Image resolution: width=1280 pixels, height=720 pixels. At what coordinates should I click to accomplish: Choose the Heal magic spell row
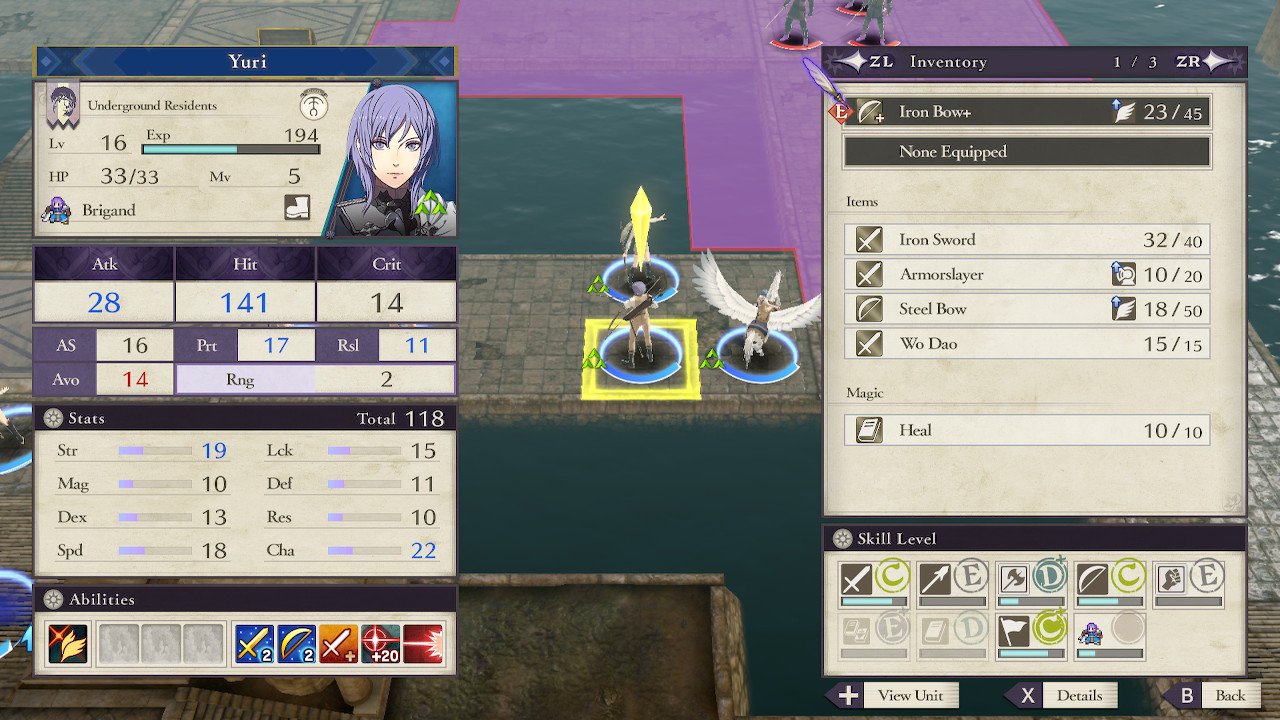click(1027, 430)
